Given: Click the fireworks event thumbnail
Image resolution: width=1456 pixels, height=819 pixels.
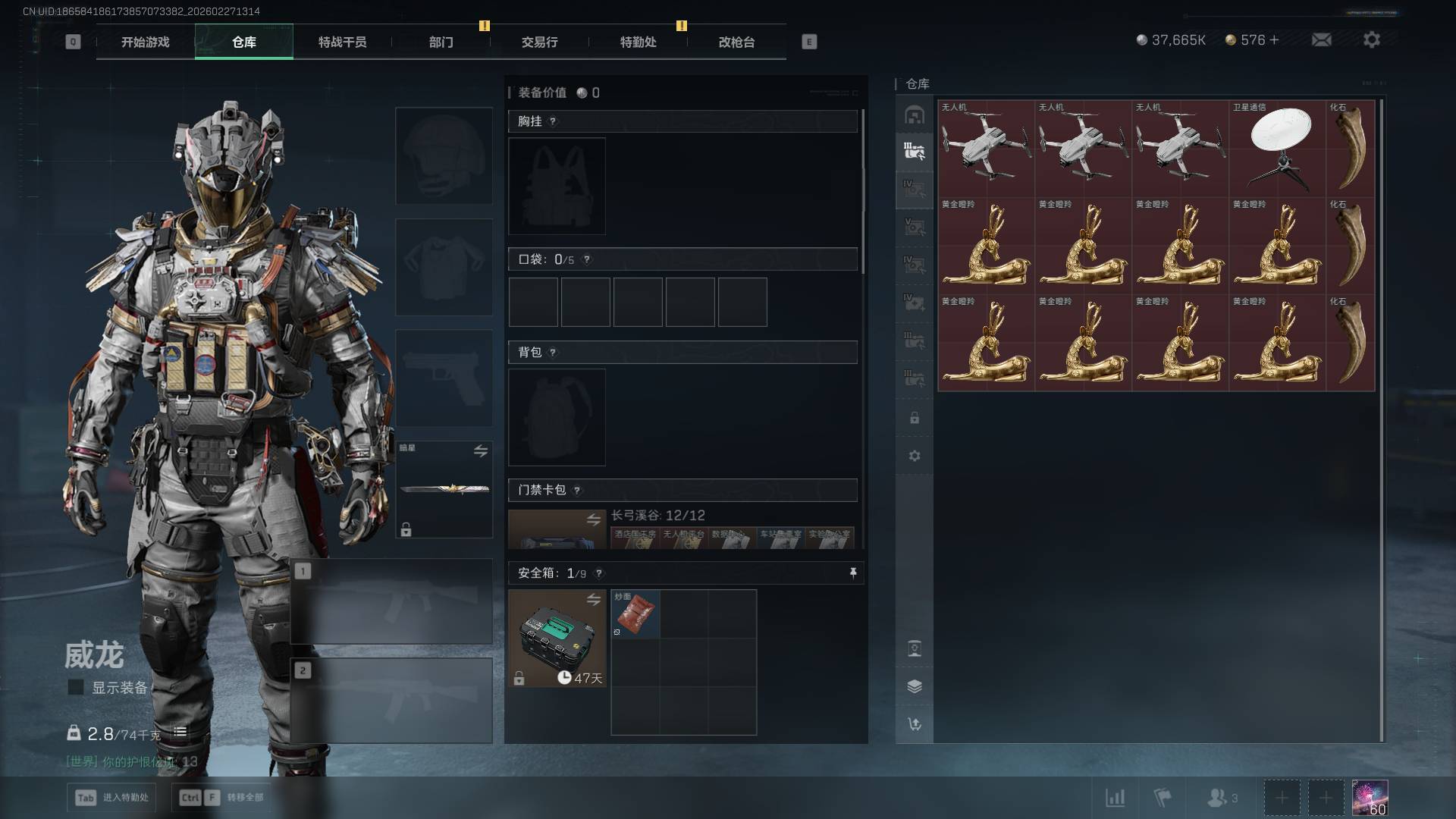Looking at the screenshot, I should (x=1370, y=798).
